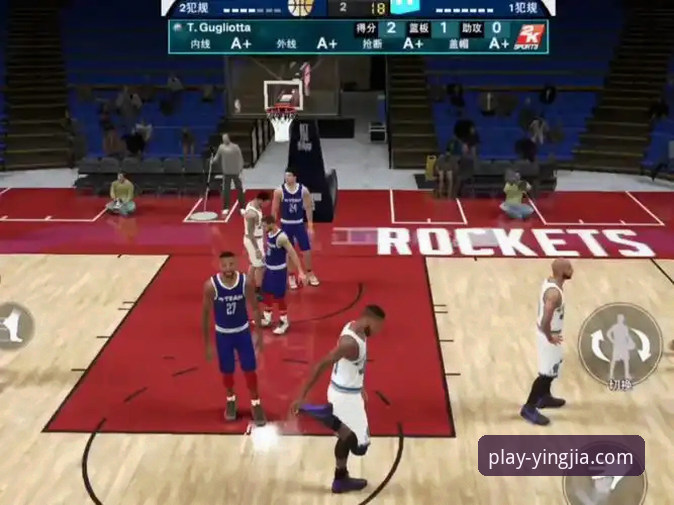This screenshot has height=505, width=674.
Task: Tap the switch player (切换) button
Action: tap(620, 345)
